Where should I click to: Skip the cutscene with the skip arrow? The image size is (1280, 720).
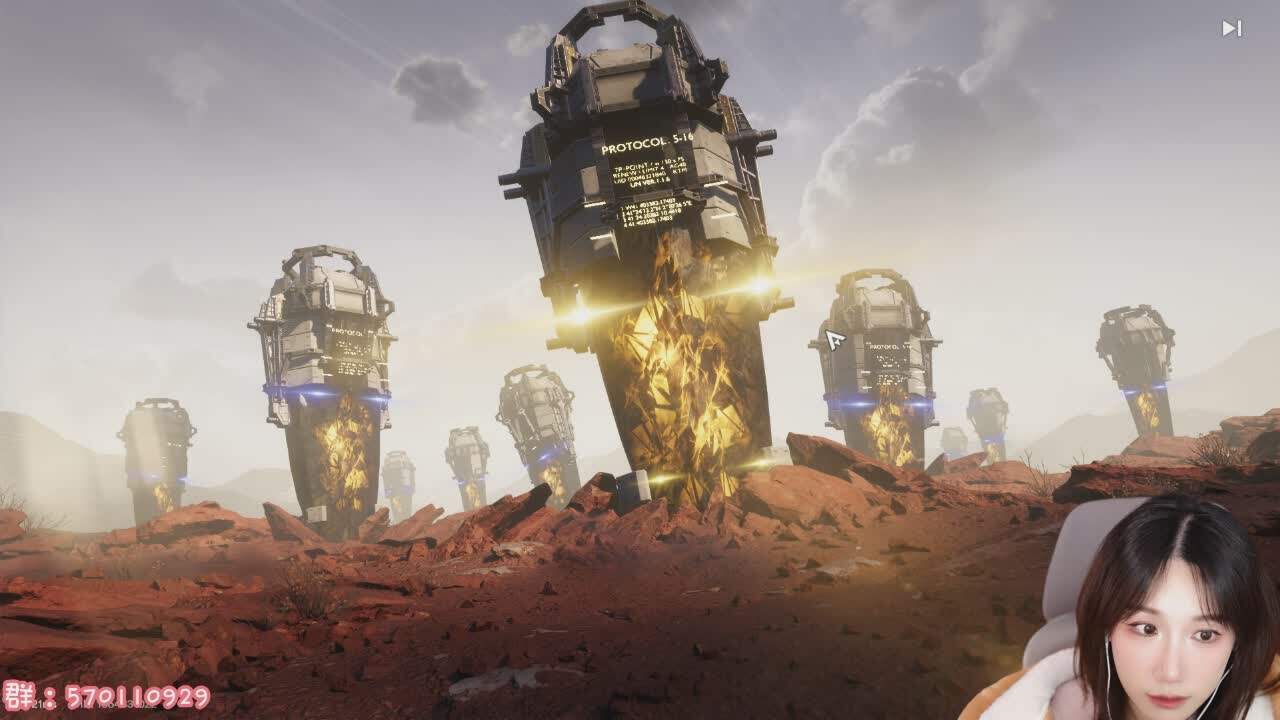tap(1231, 29)
